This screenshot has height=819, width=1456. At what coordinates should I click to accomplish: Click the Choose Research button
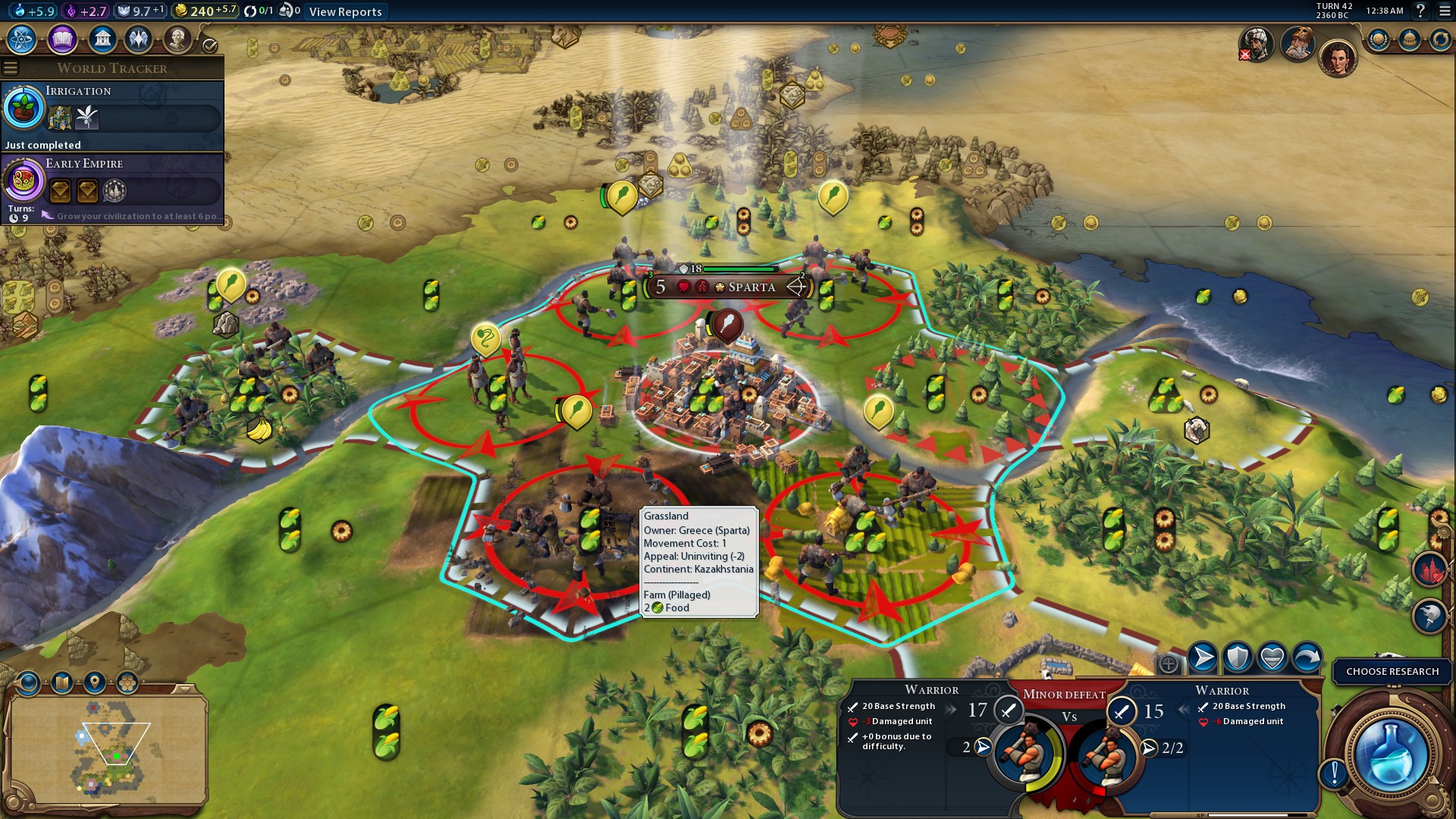(x=1393, y=671)
